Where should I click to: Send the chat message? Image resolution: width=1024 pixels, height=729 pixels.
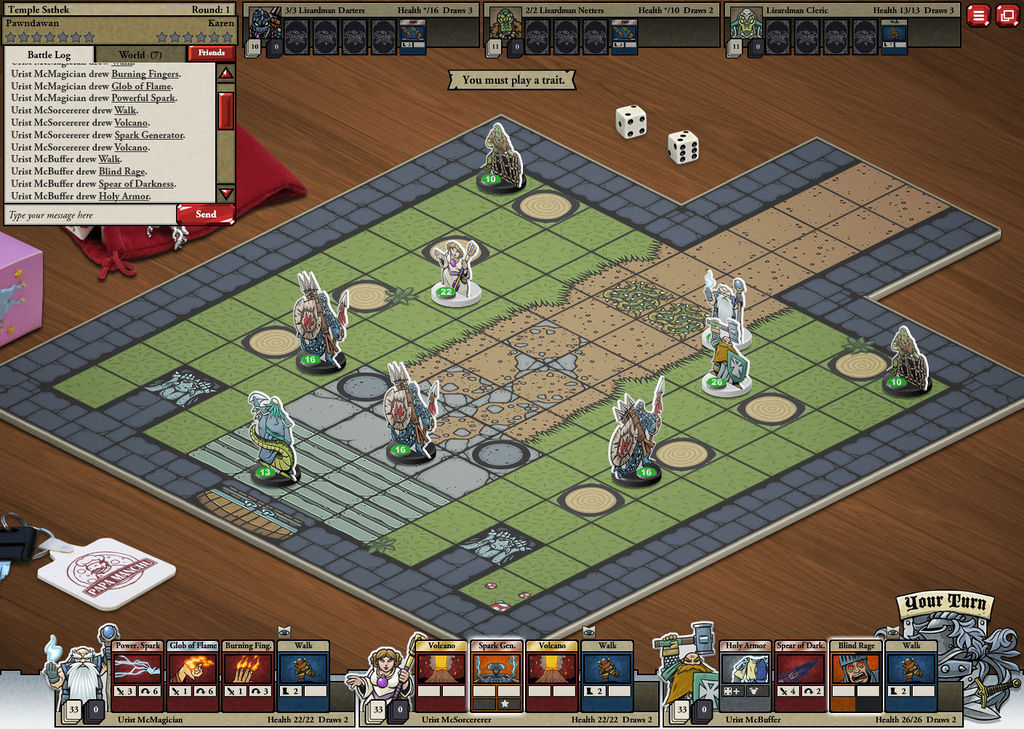pyautogui.click(x=205, y=214)
